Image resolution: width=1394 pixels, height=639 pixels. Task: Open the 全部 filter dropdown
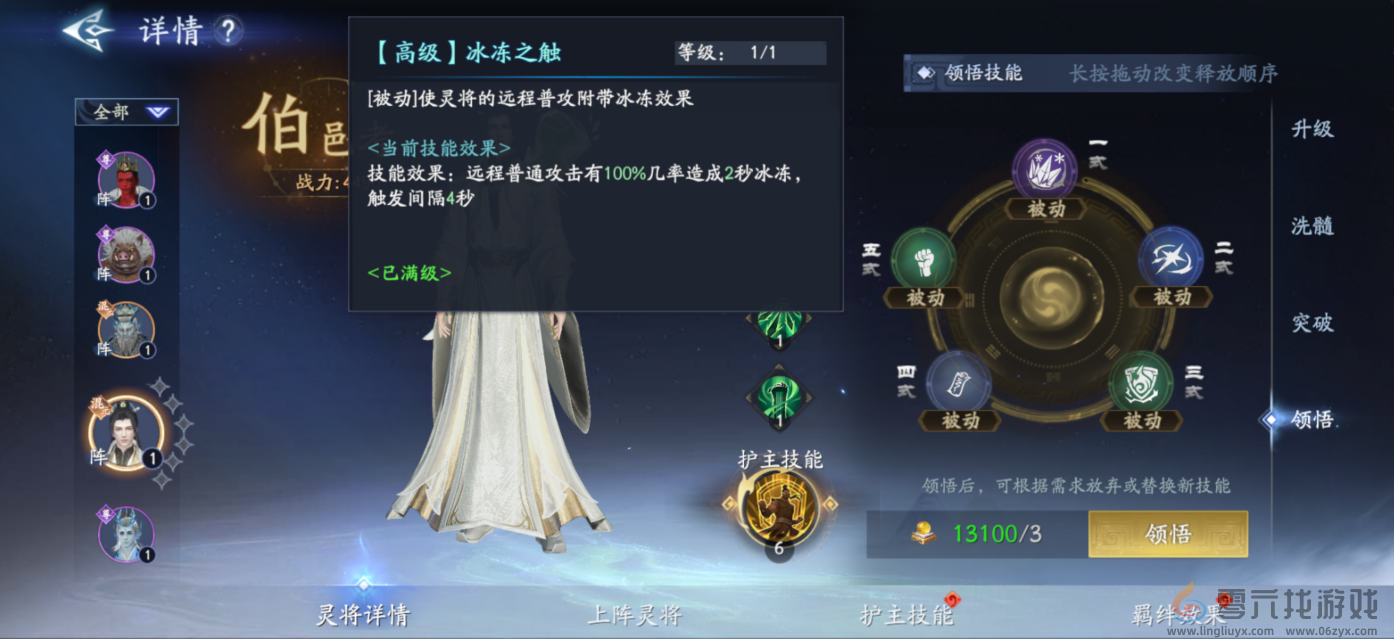pos(127,112)
